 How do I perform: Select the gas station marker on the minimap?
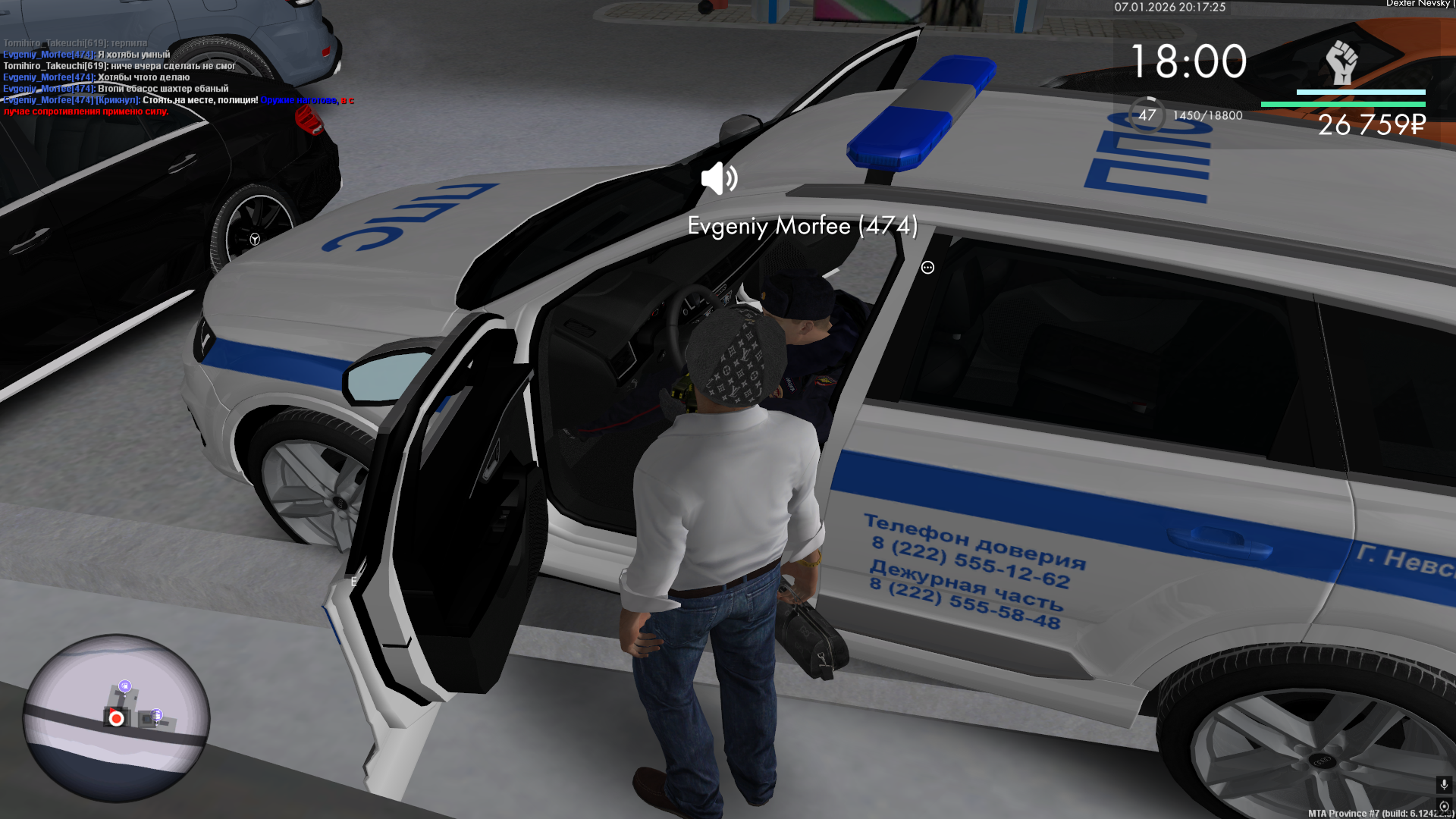click(x=125, y=686)
